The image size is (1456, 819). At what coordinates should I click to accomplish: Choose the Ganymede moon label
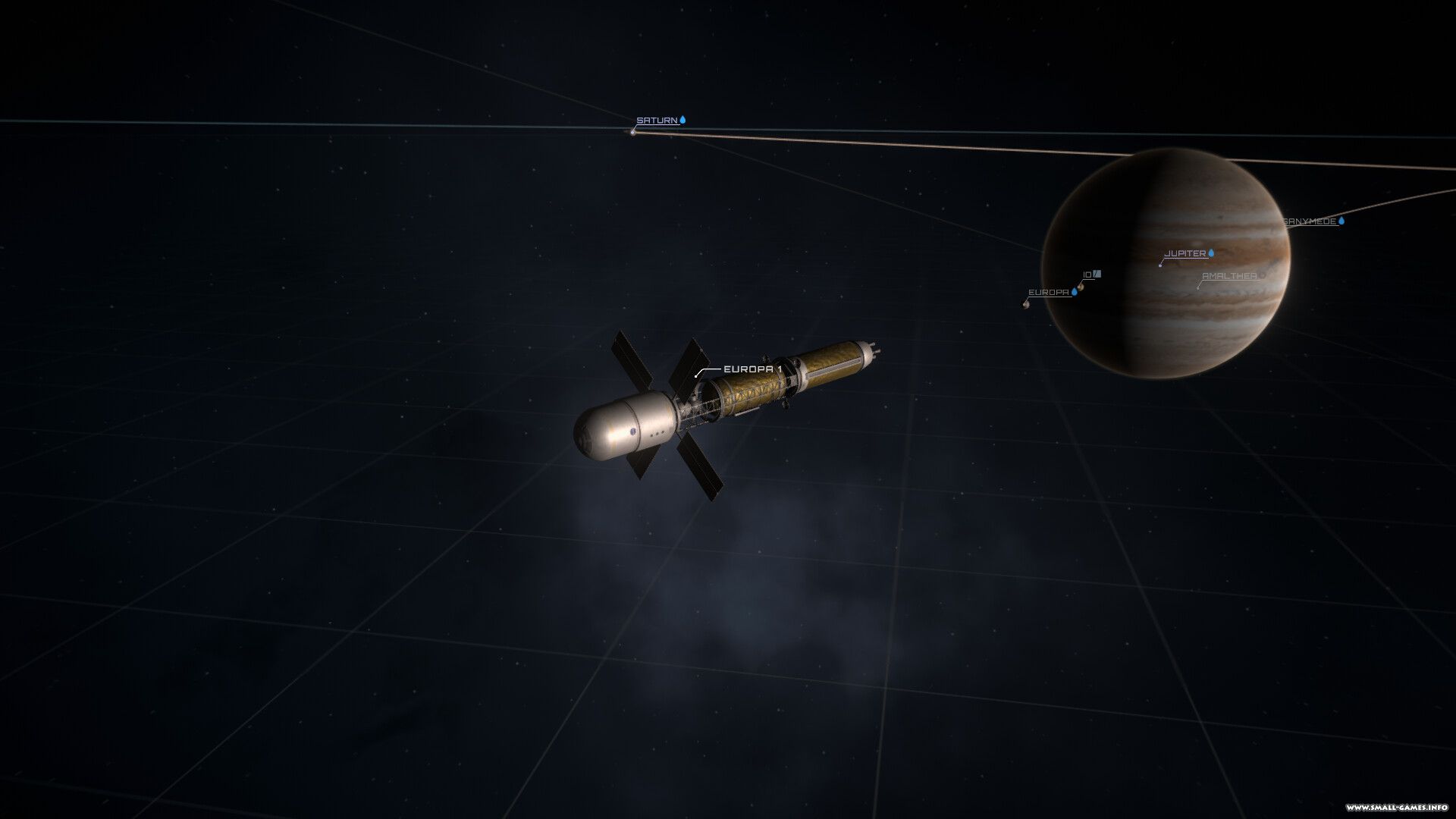point(1310,221)
